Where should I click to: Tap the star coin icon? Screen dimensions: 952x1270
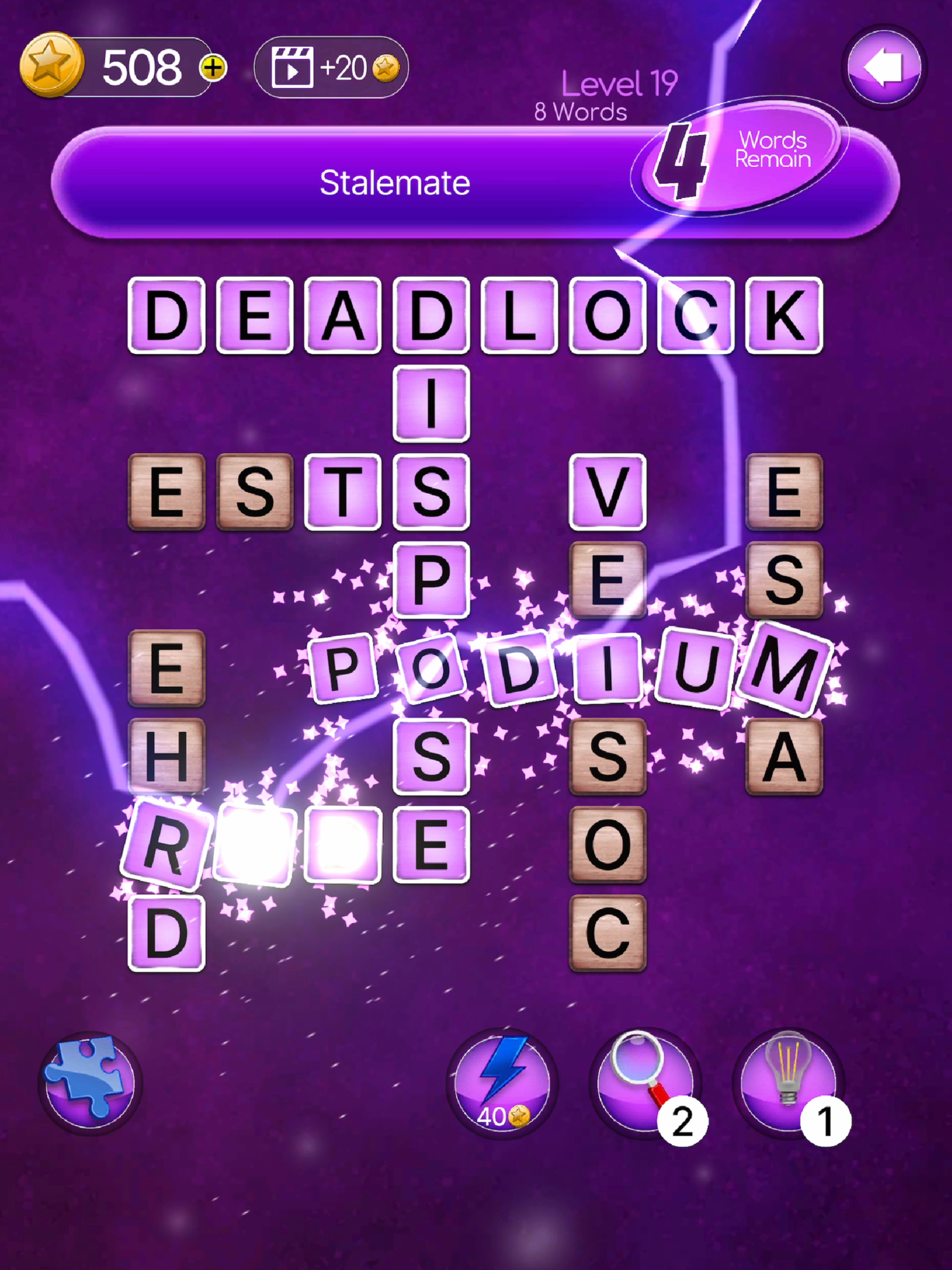[52, 65]
